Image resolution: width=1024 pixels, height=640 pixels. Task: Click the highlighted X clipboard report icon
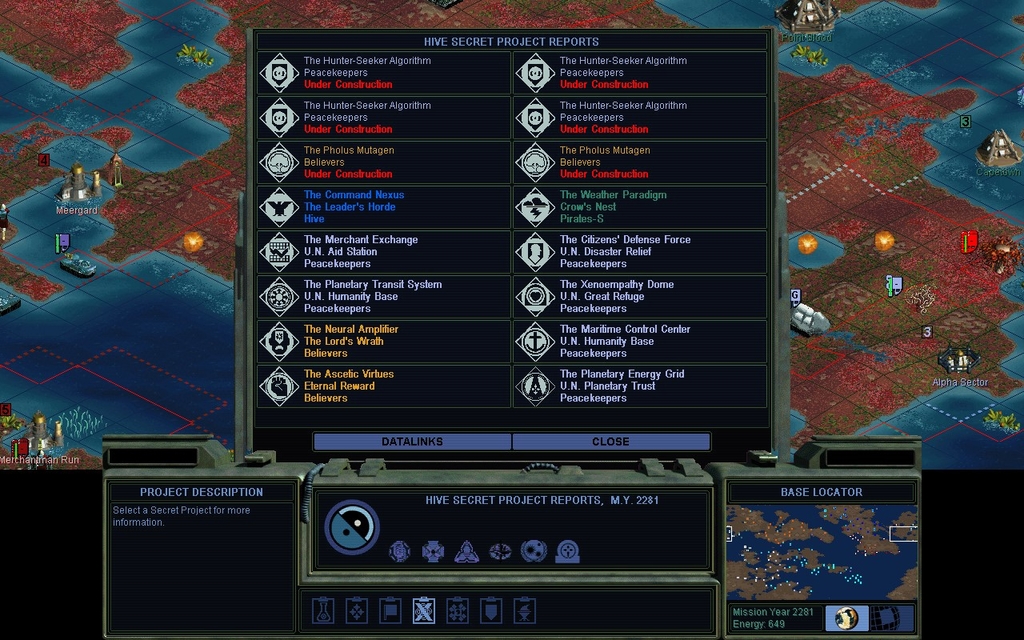coord(424,610)
